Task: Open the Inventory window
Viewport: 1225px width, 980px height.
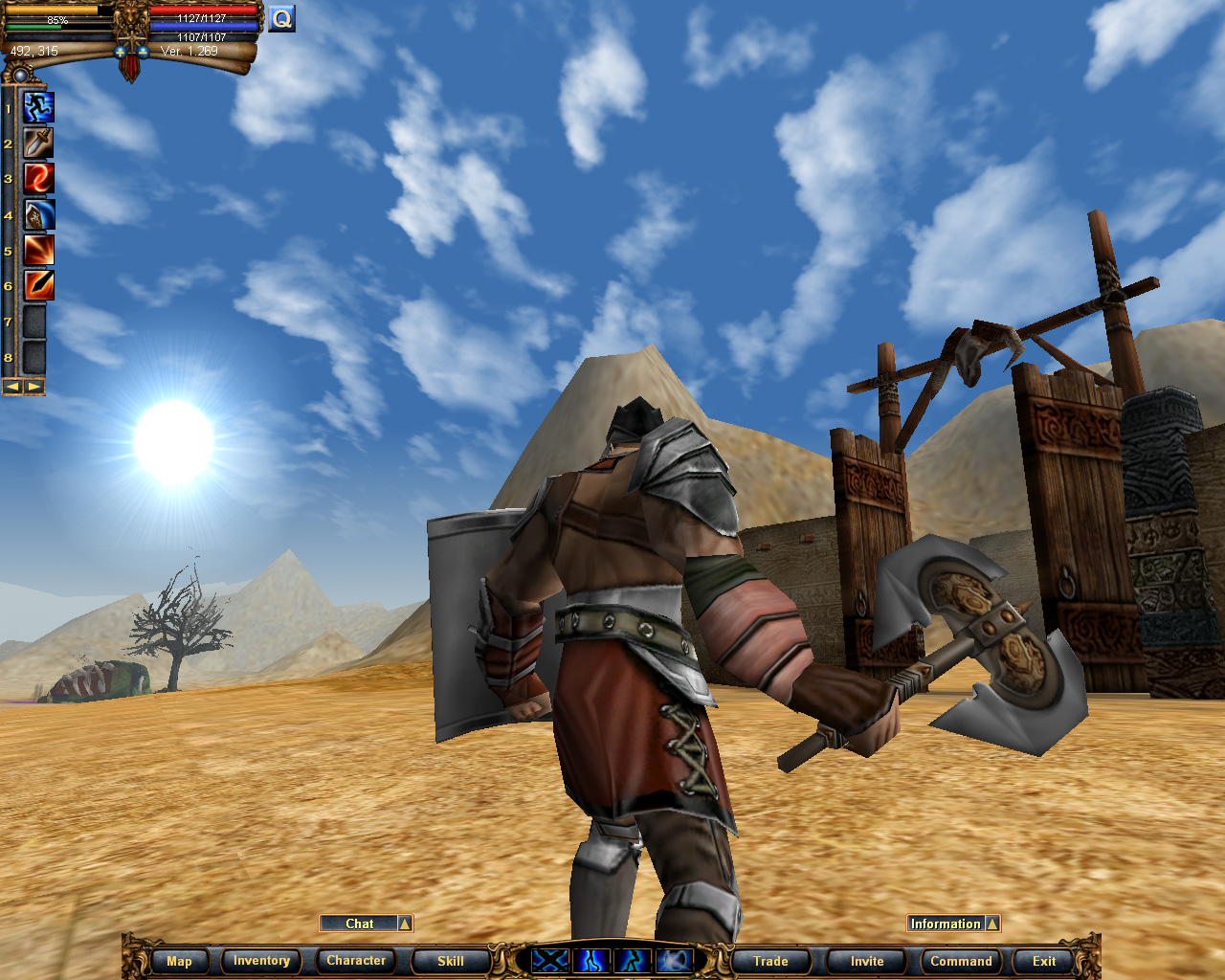Action: tap(260, 961)
